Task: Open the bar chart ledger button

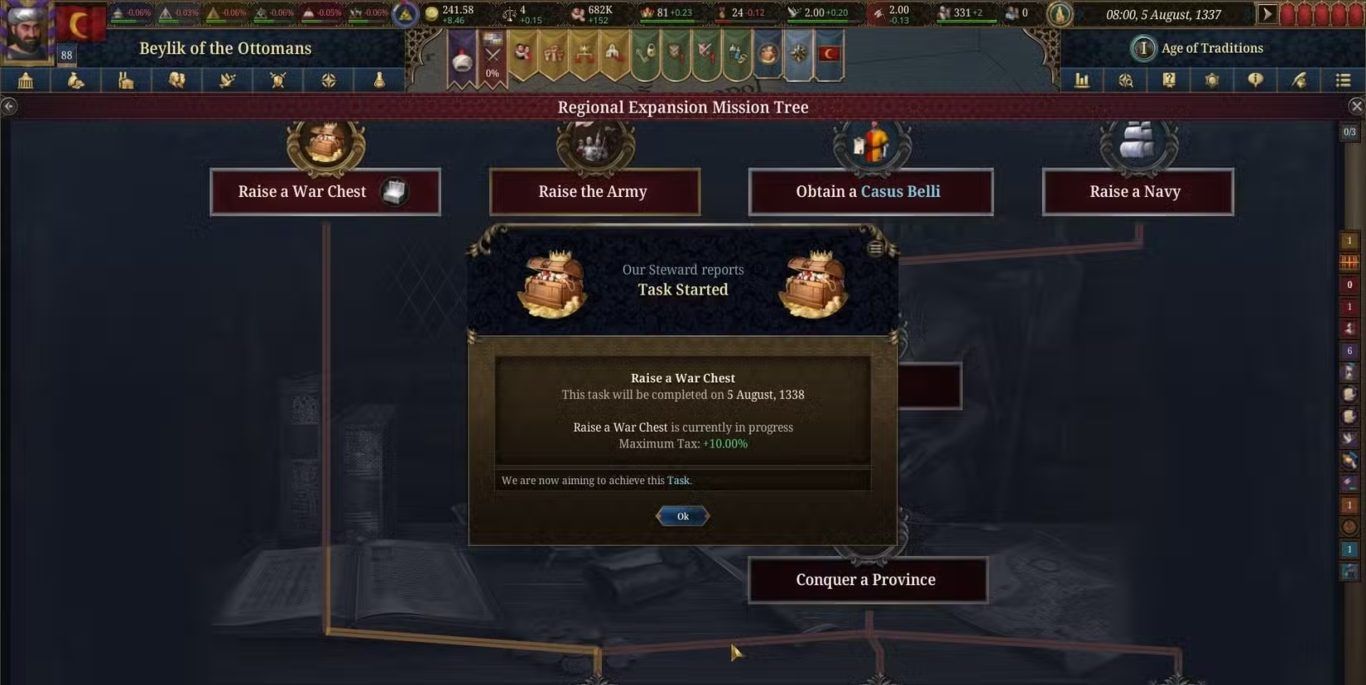Action: [x=1082, y=81]
